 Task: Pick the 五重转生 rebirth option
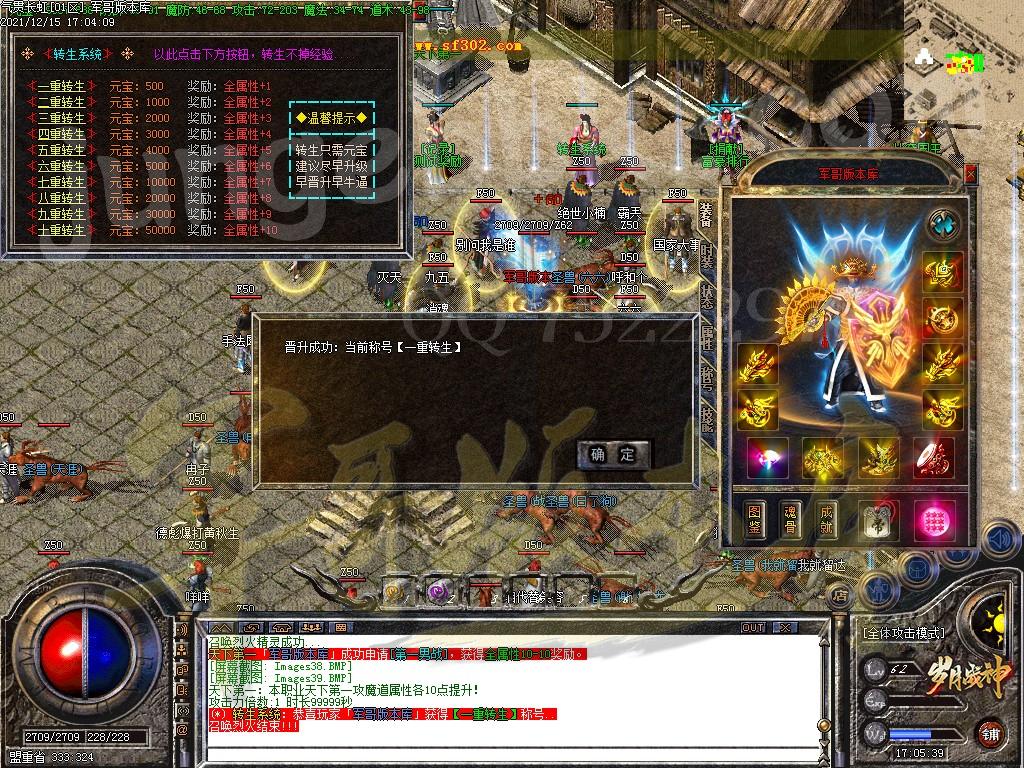point(61,151)
